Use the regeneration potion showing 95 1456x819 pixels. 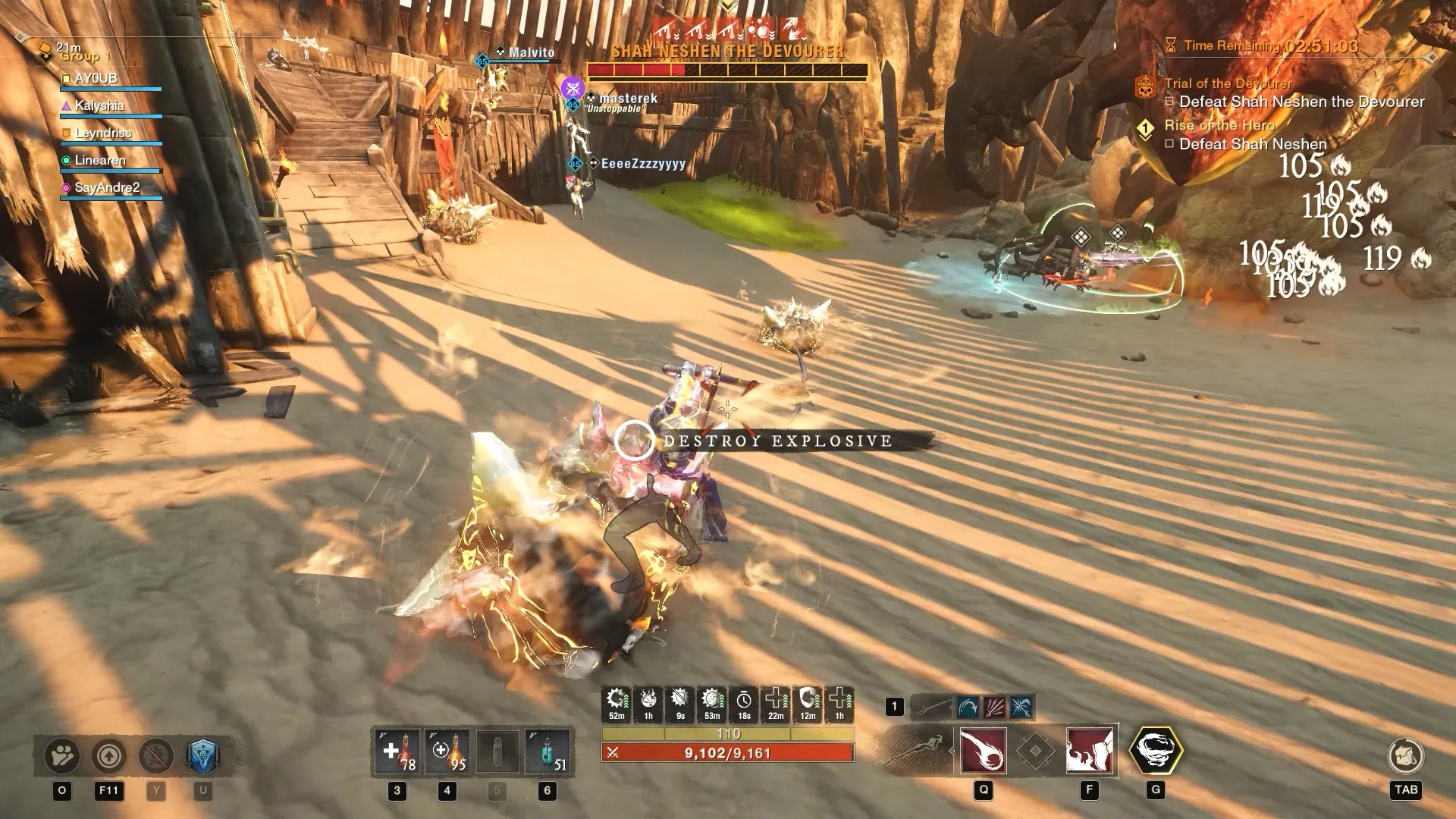447,753
